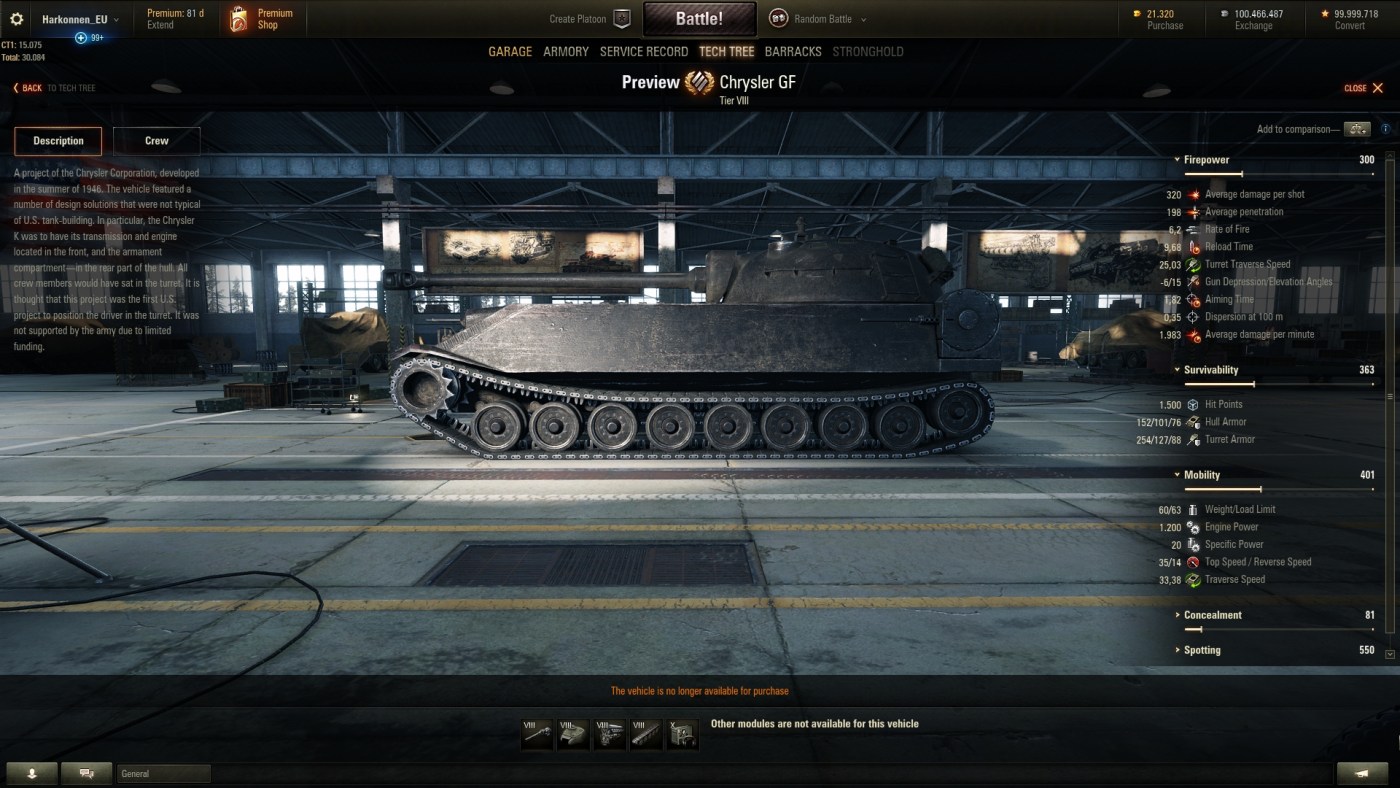Click the General chat input field
The height and width of the screenshot is (788, 1400).
pos(164,773)
